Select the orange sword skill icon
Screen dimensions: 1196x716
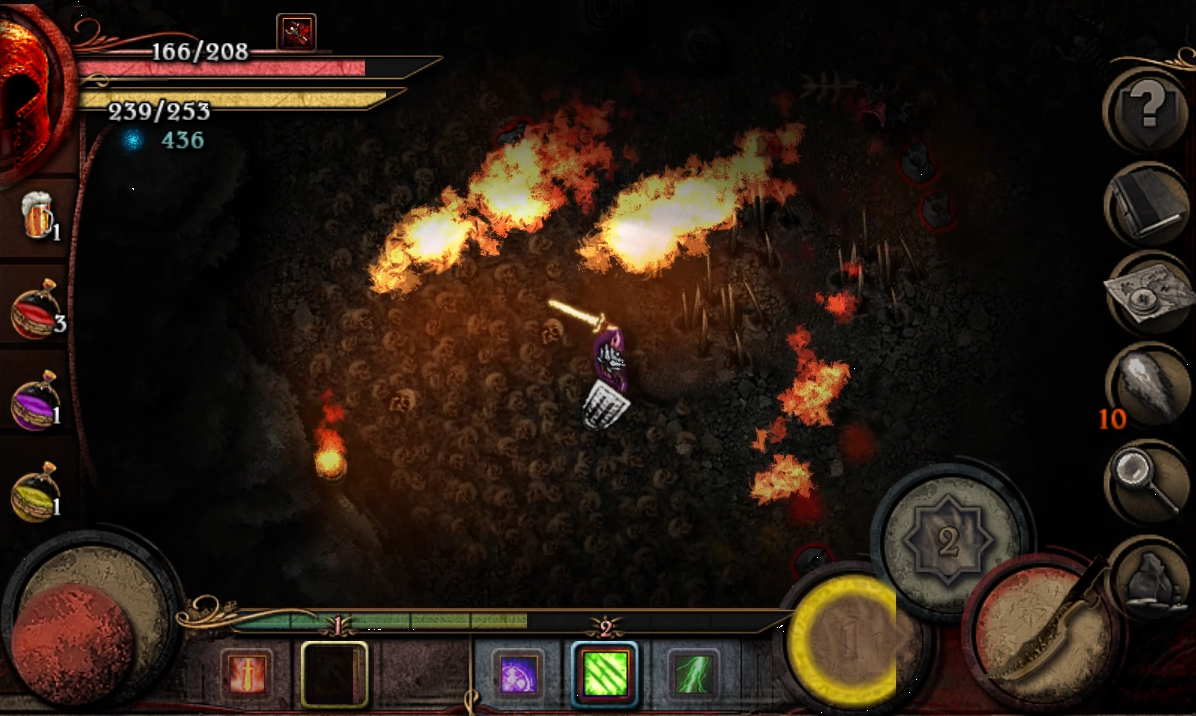pyautogui.click(x=246, y=674)
